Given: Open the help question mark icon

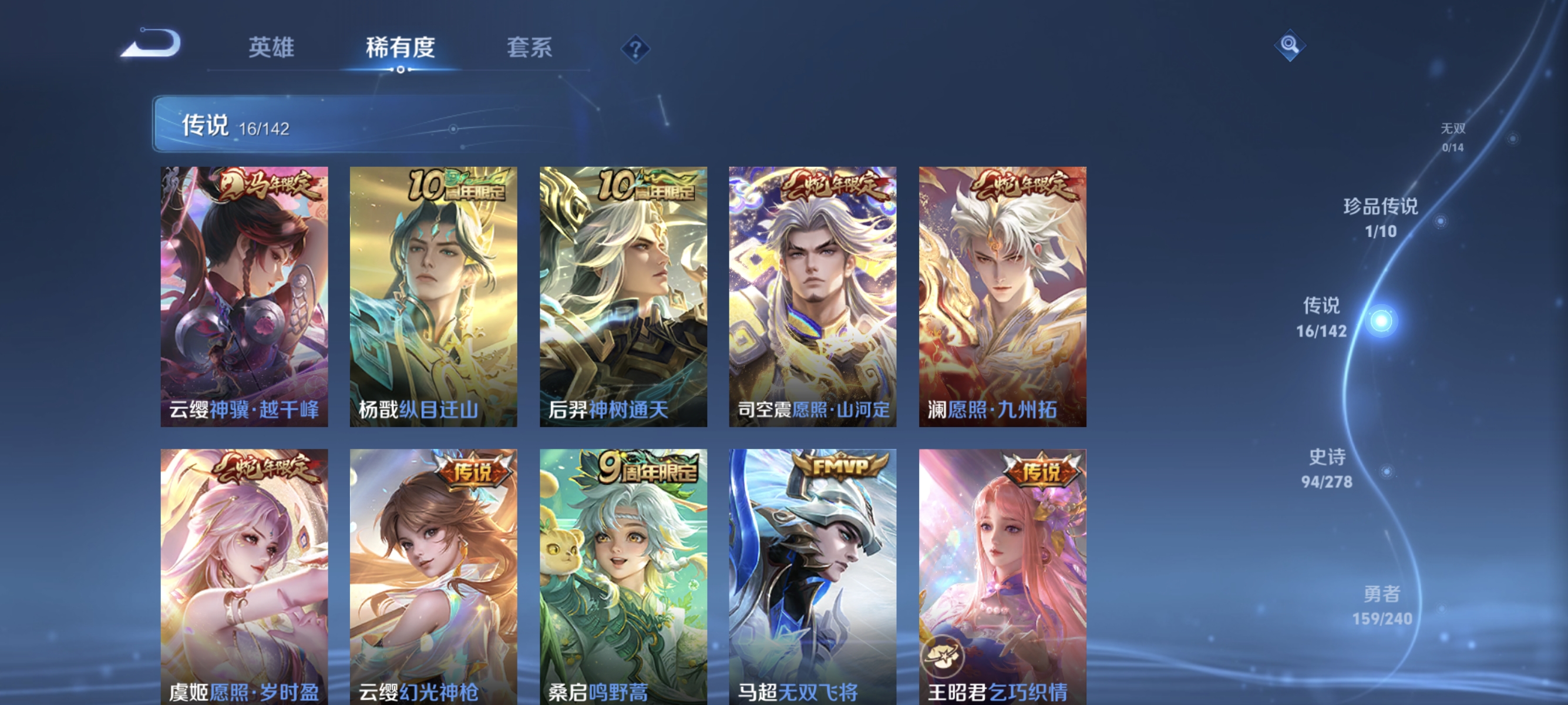Looking at the screenshot, I should (635, 50).
